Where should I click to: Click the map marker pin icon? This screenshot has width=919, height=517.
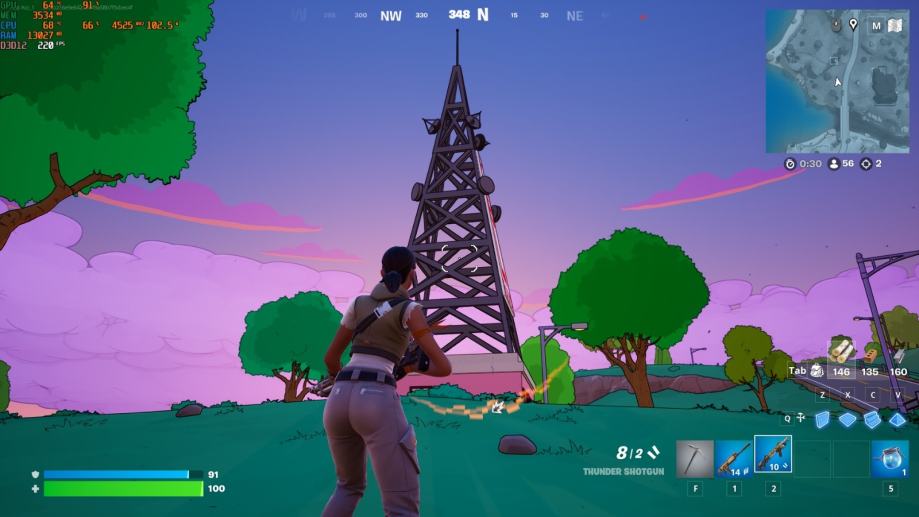pos(853,24)
